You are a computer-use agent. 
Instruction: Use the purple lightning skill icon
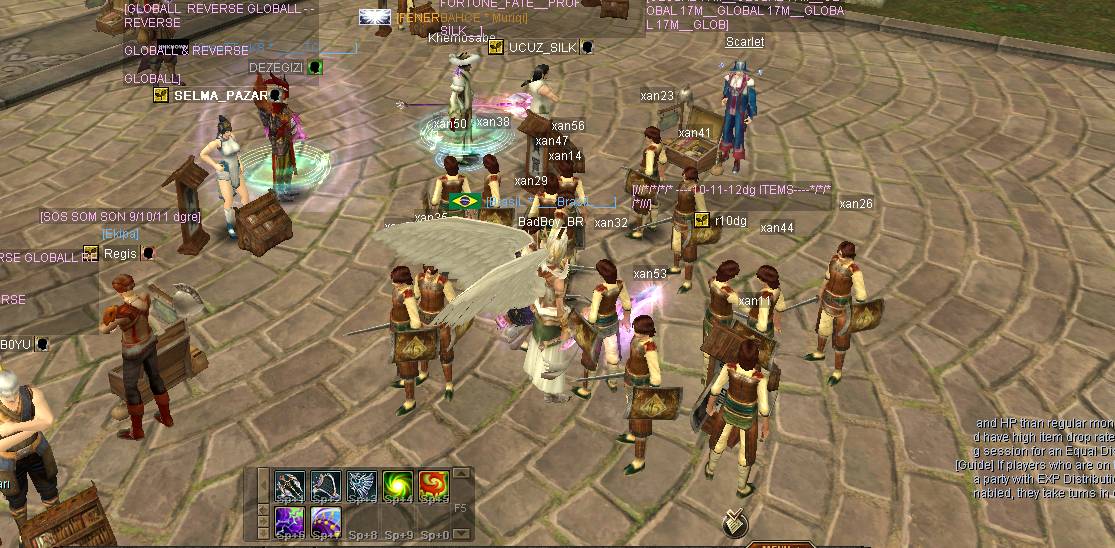(x=290, y=521)
